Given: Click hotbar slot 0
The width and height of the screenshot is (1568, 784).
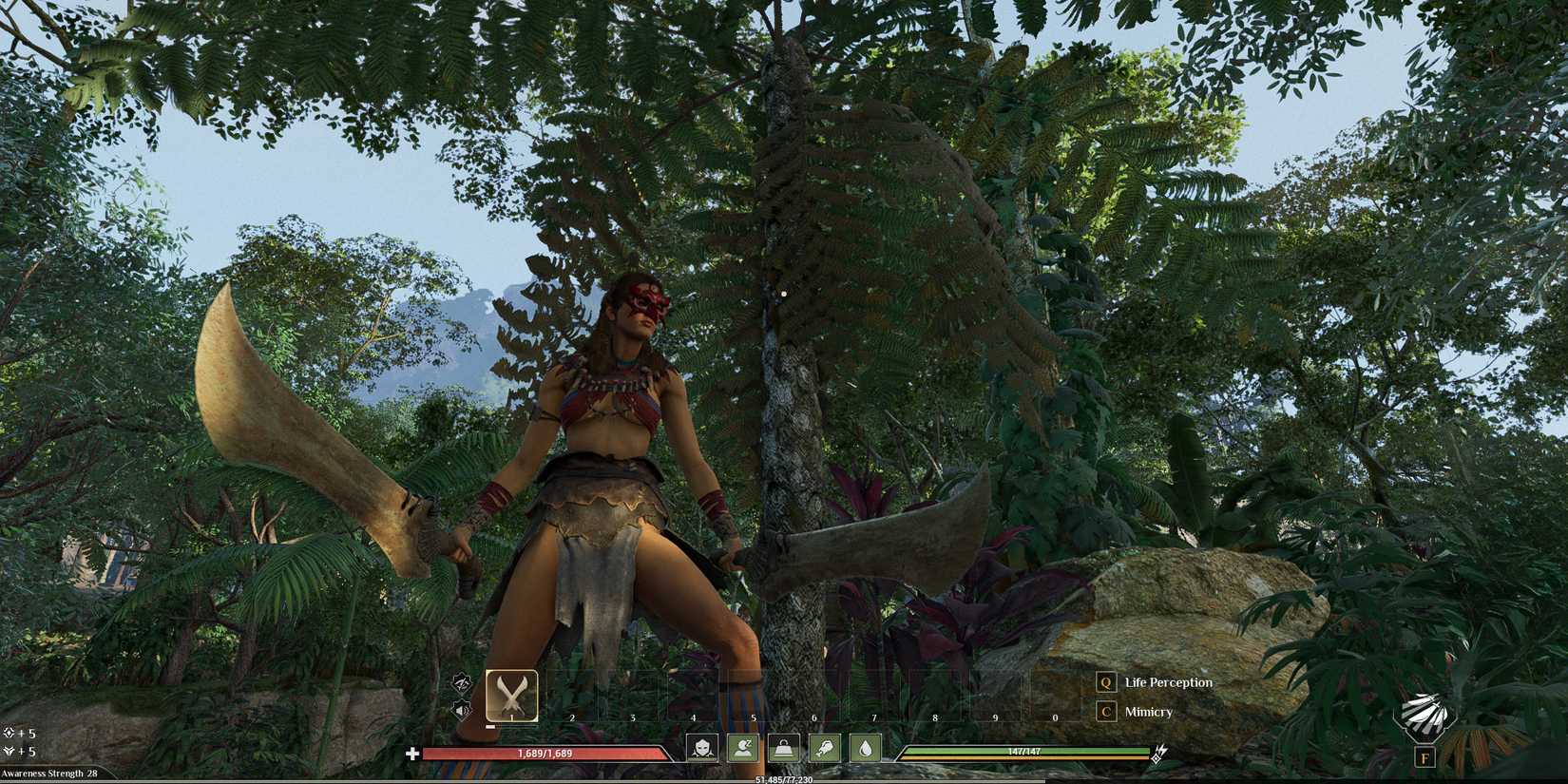Looking at the screenshot, I should click(1055, 697).
